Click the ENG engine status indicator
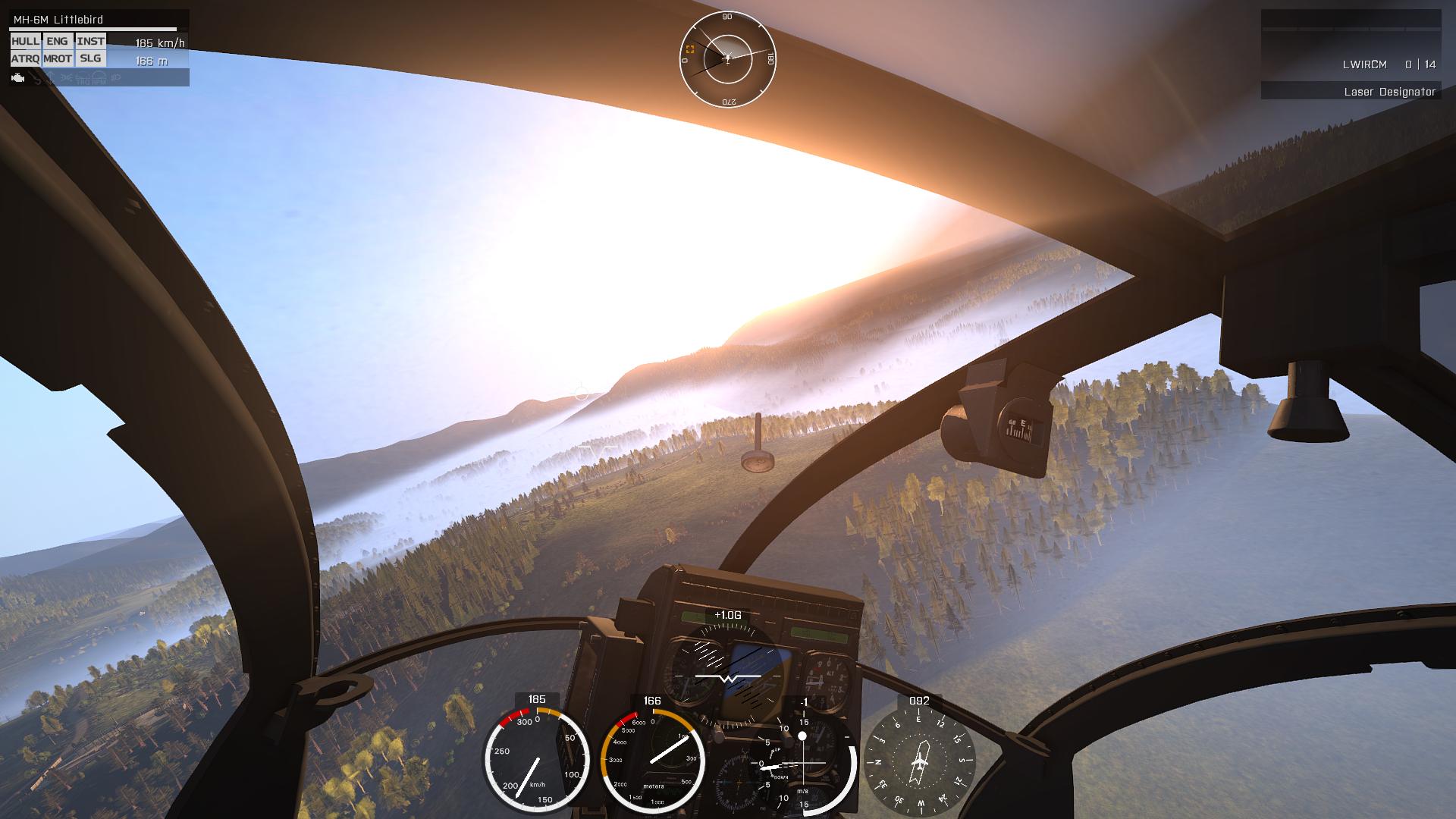This screenshot has height=819, width=1456. pos(57,42)
